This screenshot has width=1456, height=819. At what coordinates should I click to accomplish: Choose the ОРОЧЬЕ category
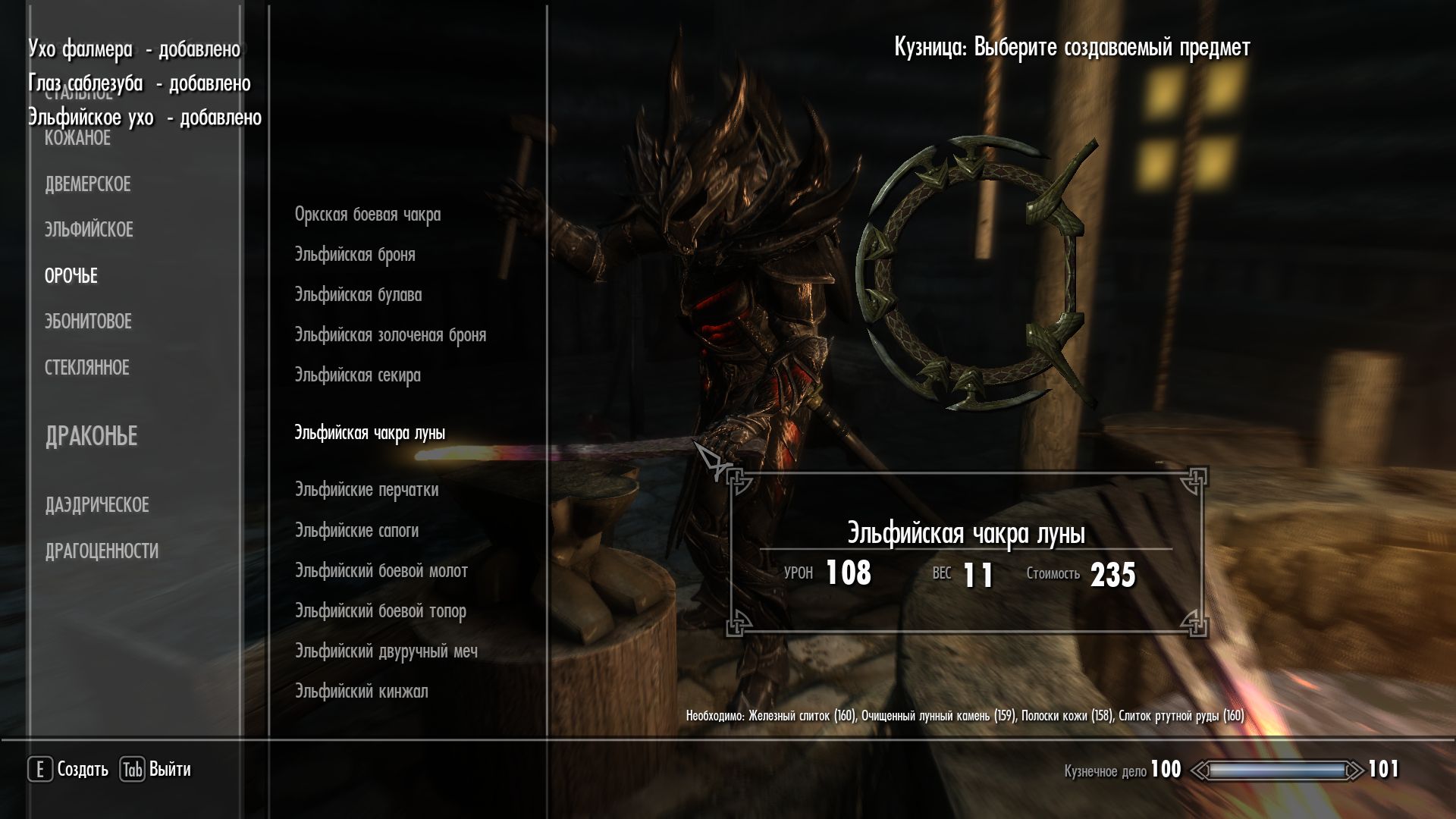click(x=71, y=276)
